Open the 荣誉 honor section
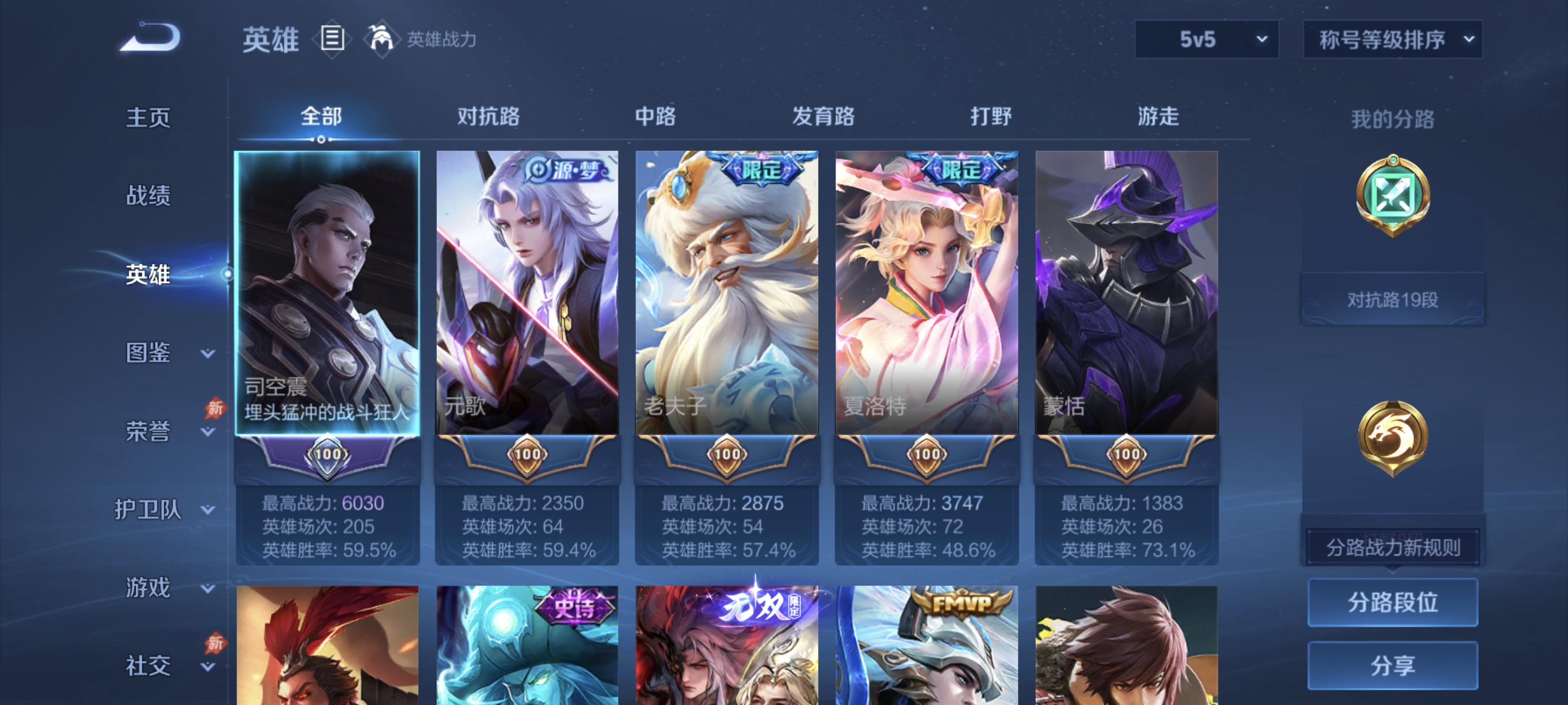 pyautogui.click(x=146, y=431)
